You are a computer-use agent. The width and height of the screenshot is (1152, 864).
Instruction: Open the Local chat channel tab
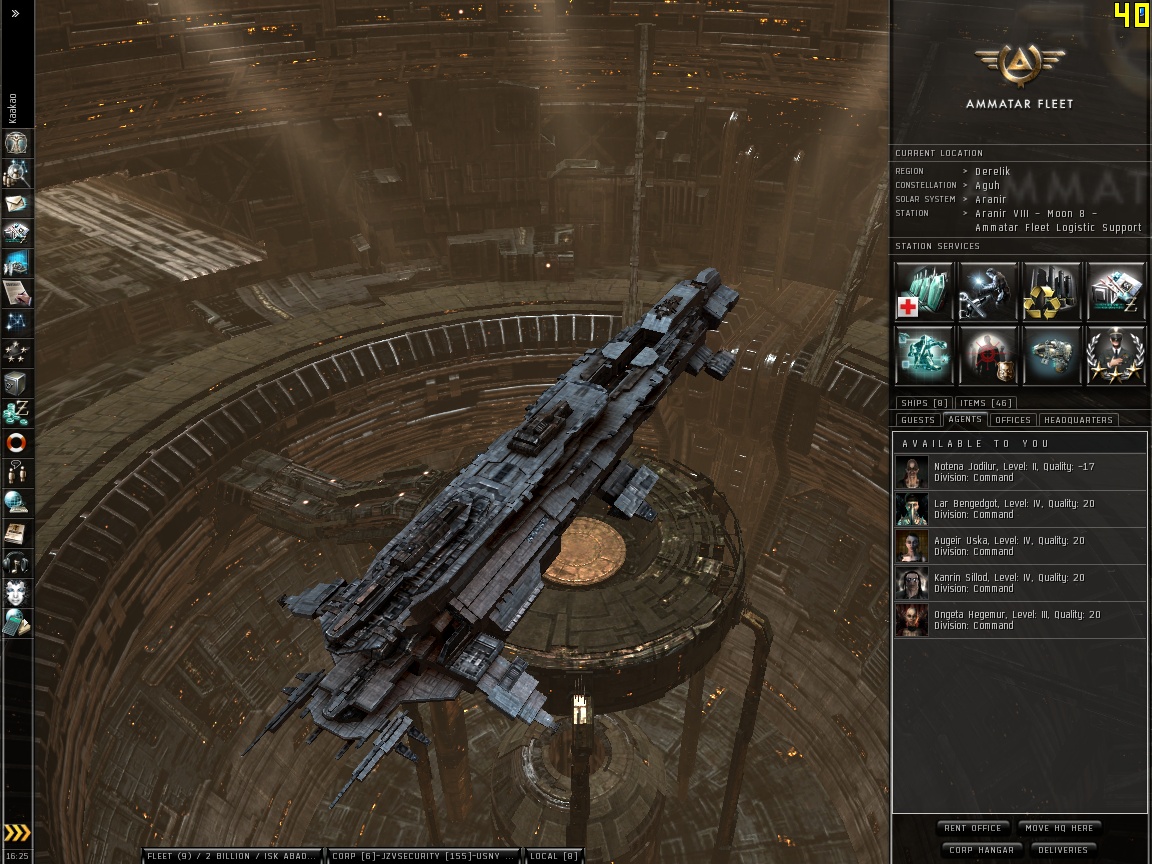click(x=554, y=856)
